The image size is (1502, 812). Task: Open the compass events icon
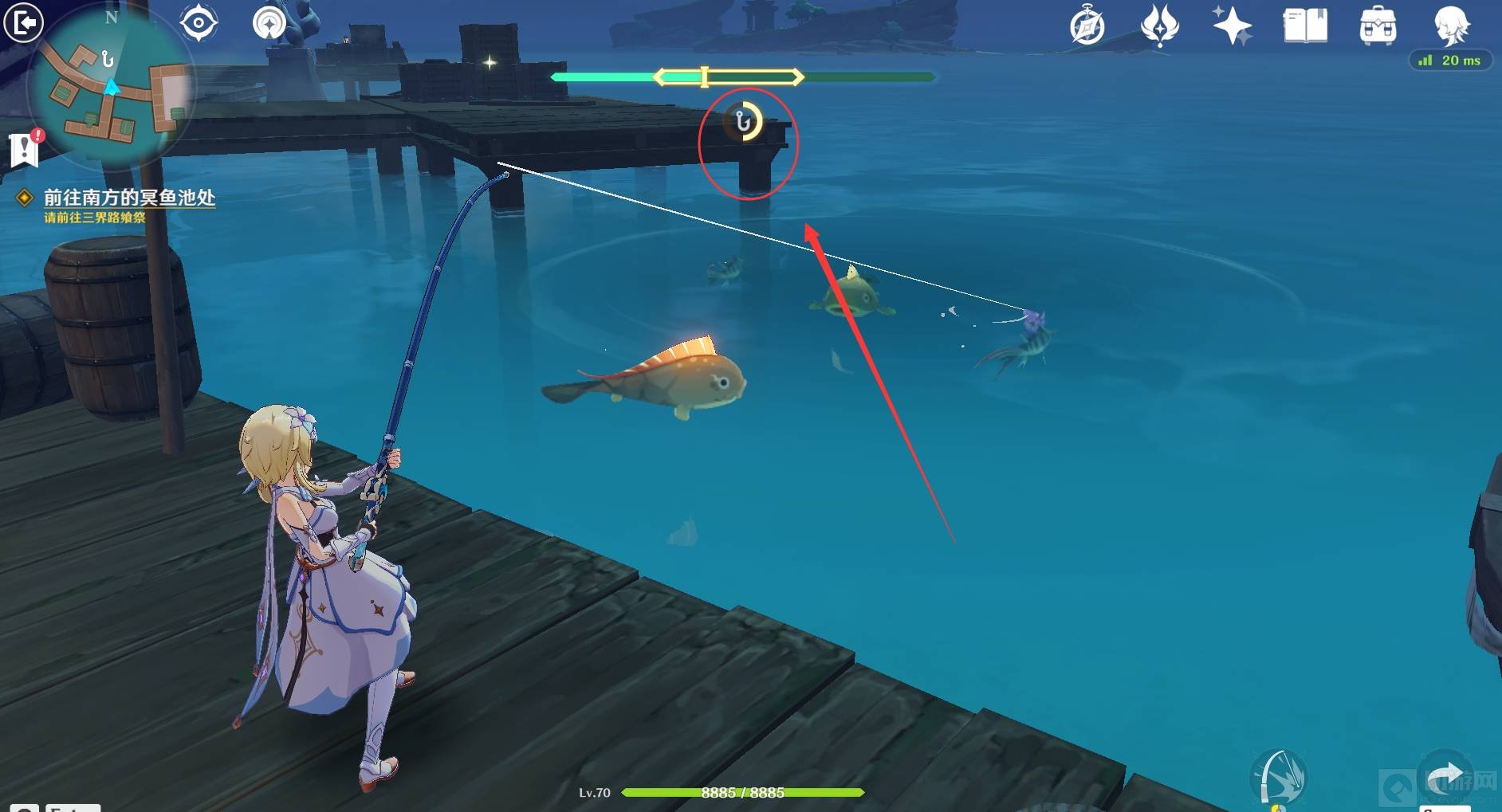1087,26
